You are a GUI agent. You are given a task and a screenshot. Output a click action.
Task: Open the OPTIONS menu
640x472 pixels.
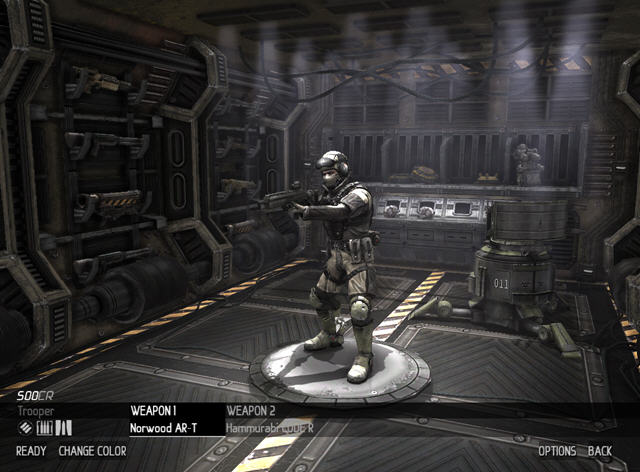click(x=557, y=451)
